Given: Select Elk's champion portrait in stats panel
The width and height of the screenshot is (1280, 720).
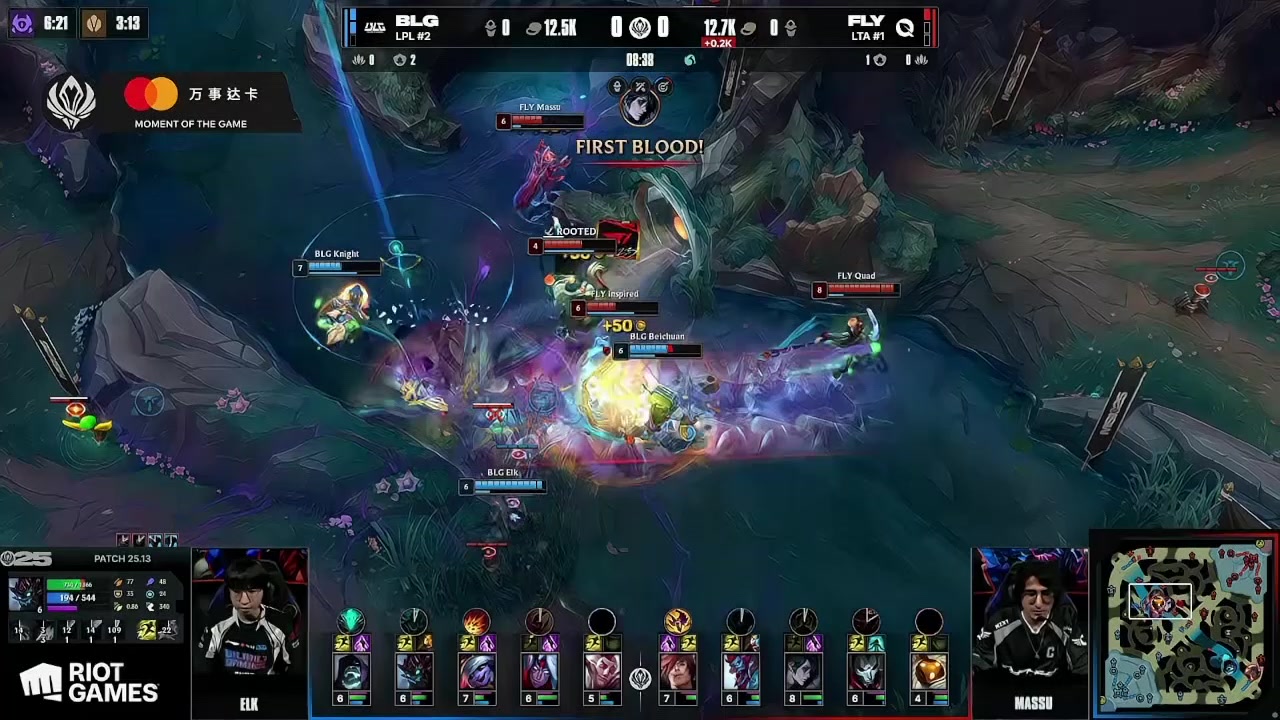Looking at the screenshot, I should pos(25,593).
